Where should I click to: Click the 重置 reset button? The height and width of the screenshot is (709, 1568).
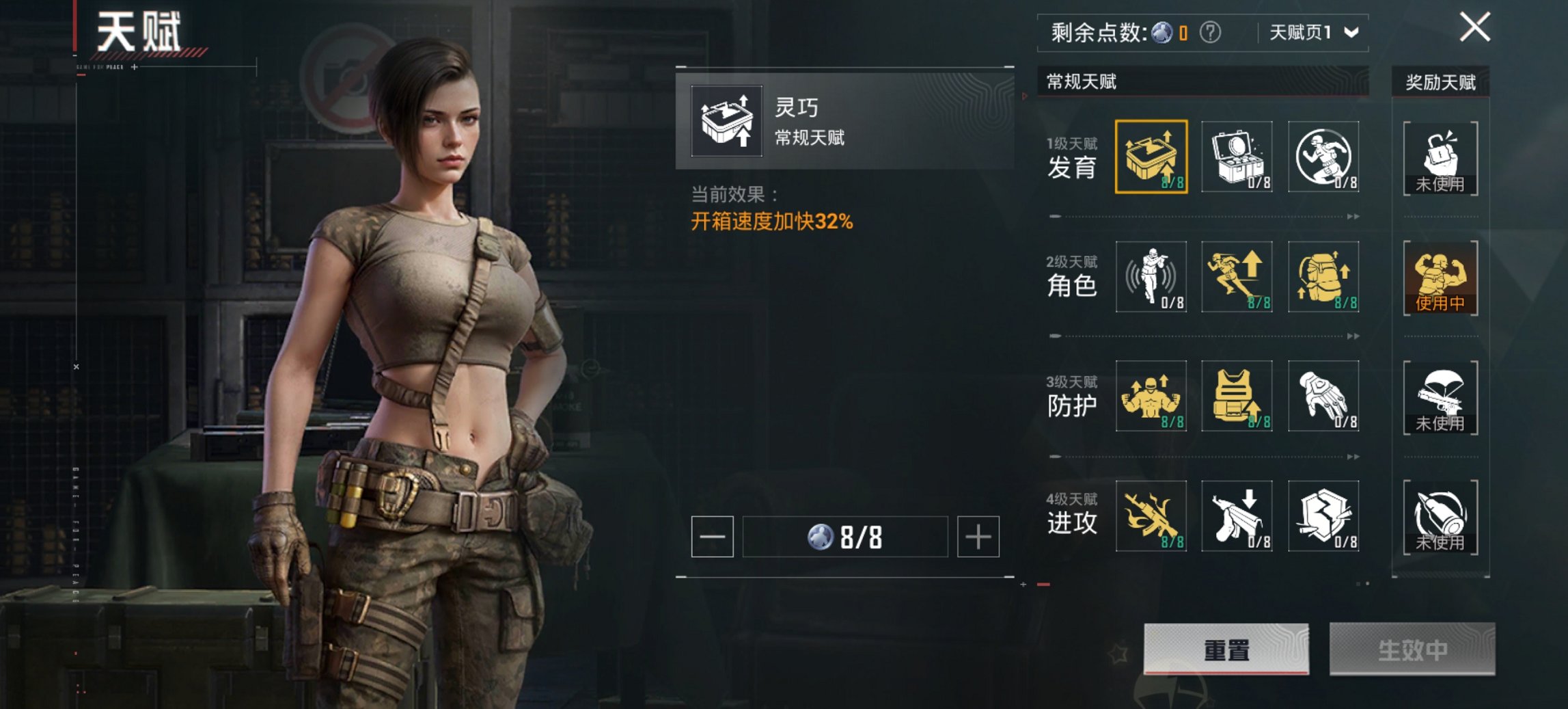(1226, 649)
